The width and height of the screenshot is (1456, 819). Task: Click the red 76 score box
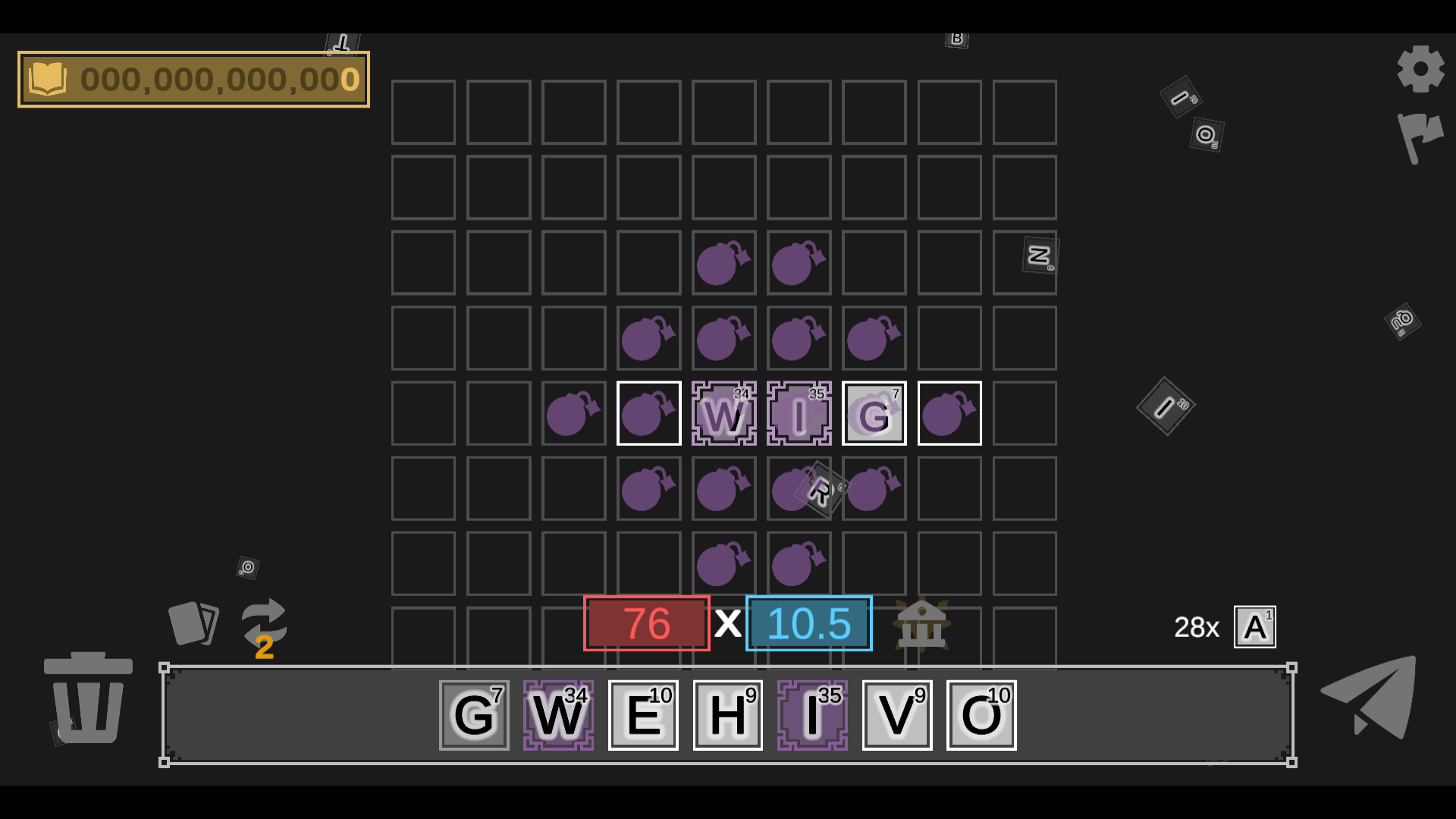pyautogui.click(x=647, y=623)
